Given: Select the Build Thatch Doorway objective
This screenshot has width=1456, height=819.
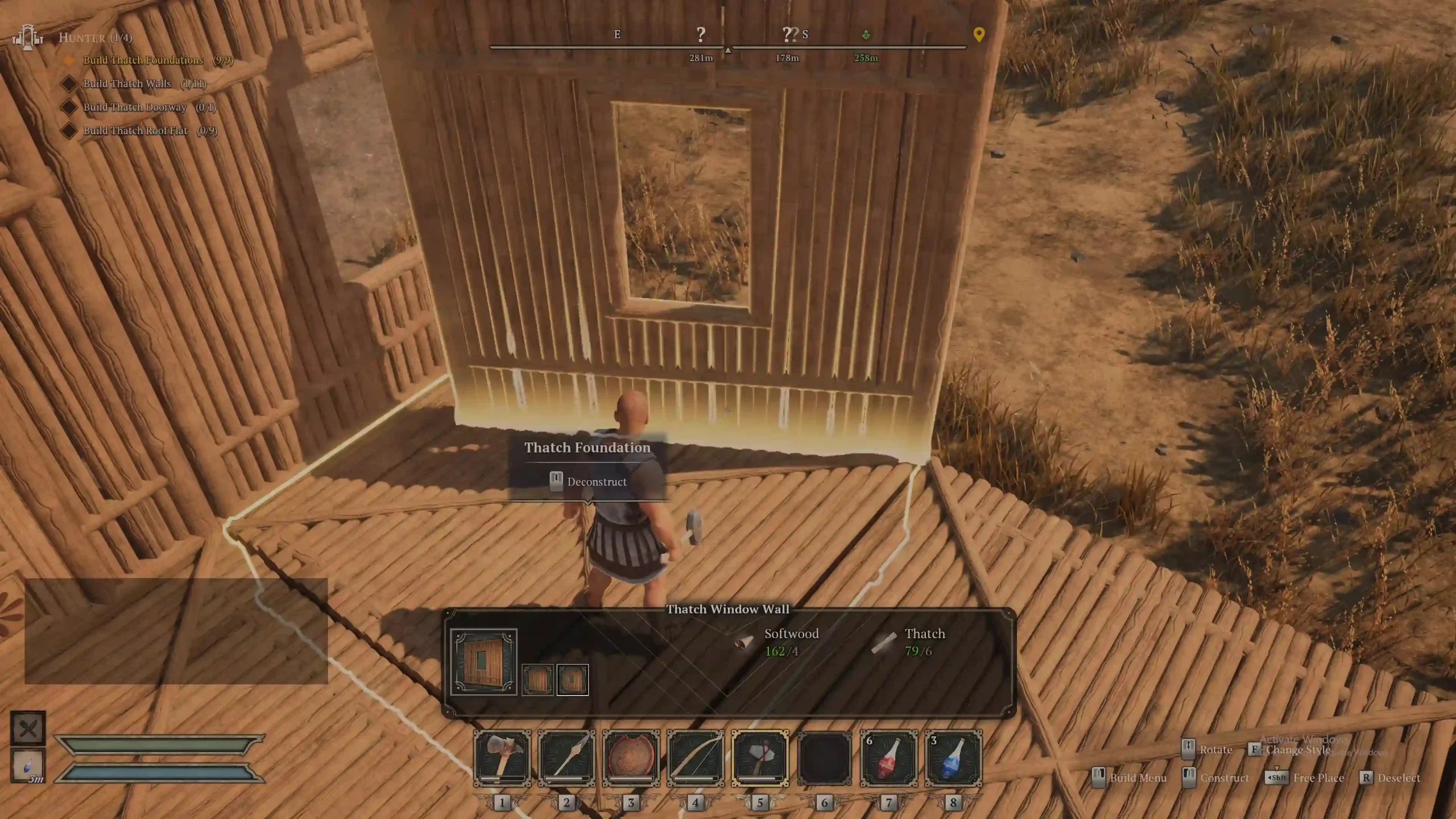Looking at the screenshot, I should [x=135, y=107].
